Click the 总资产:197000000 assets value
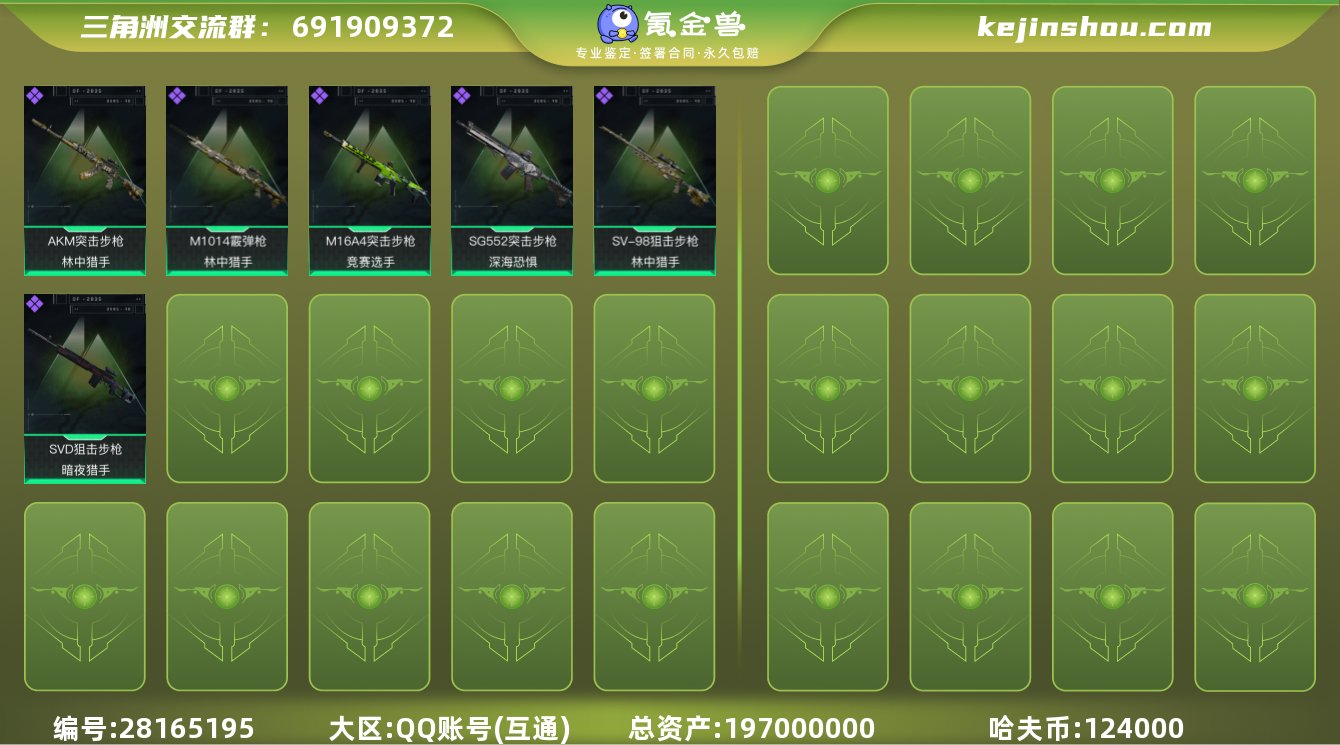1340x745 pixels. (750, 727)
